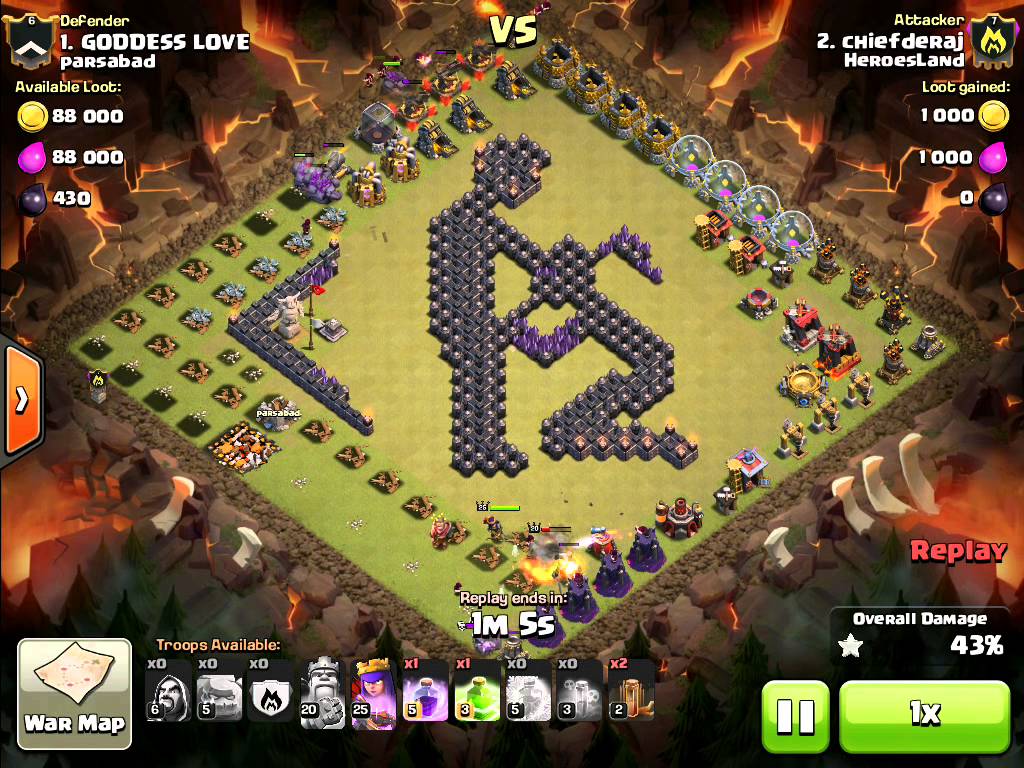Select the Wizard troop slot
Viewport: 1024px width, 768px height.
click(x=169, y=690)
